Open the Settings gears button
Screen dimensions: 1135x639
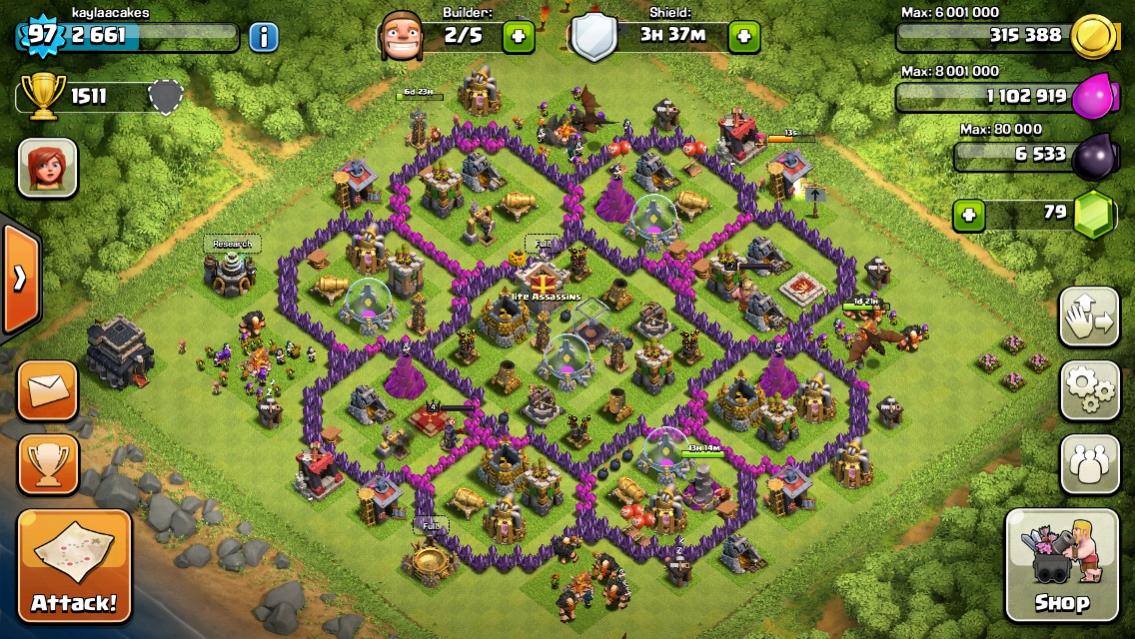pyautogui.click(x=1089, y=388)
